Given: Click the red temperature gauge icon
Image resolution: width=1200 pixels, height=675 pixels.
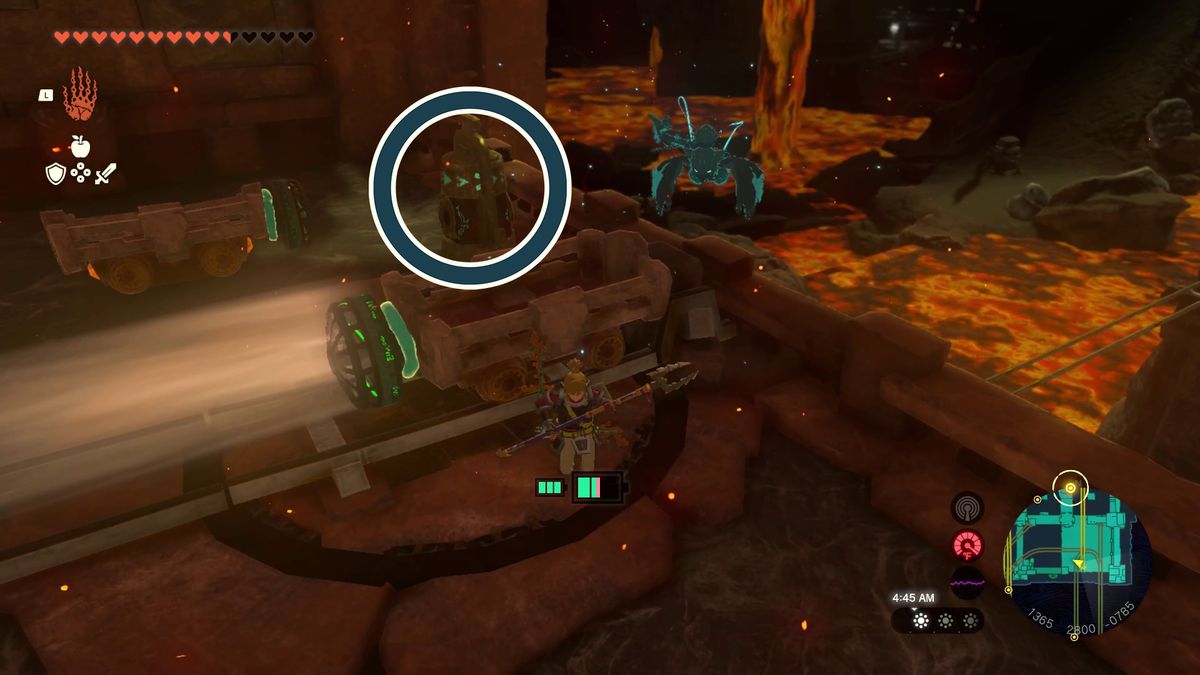Looking at the screenshot, I should coord(967,545).
